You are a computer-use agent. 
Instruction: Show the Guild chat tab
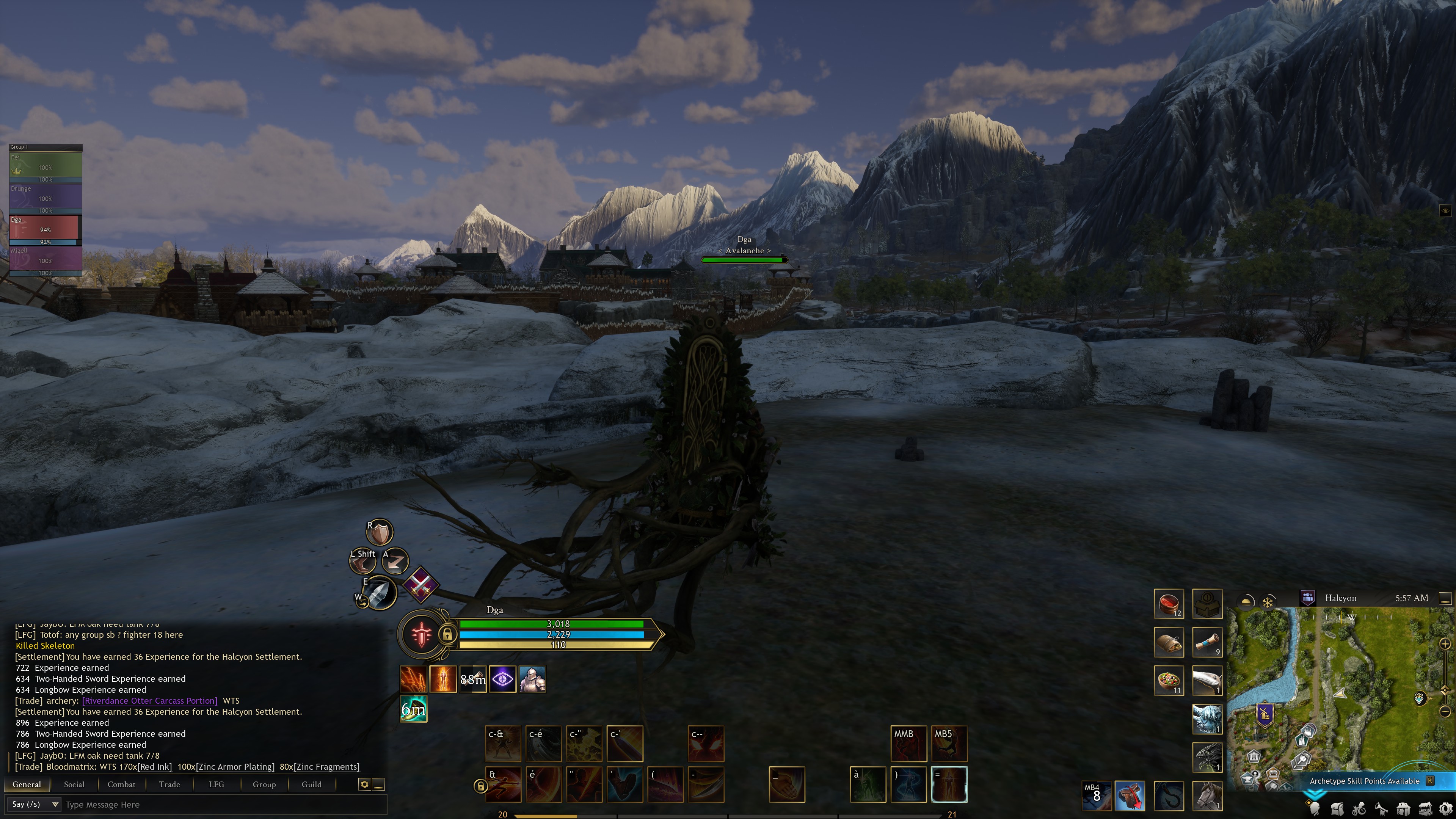(x=311, y=784)
